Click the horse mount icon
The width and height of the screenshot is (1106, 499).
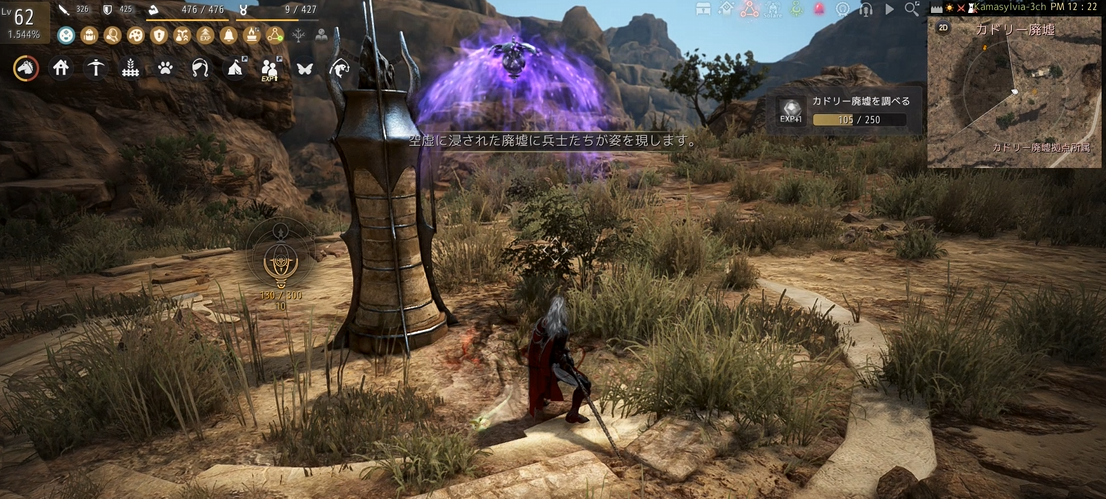[26, 68]
